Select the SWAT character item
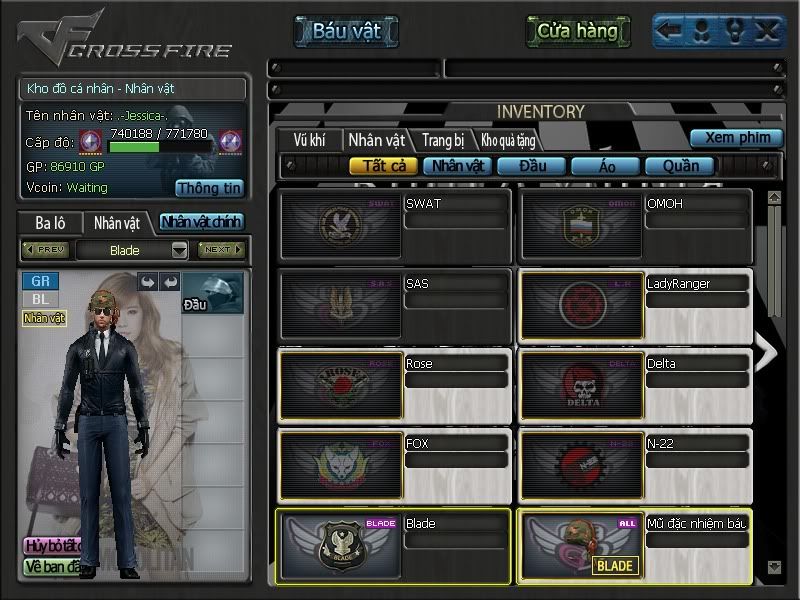The height and width of the screenshot is (600, 800). click(x=395, y=224)
